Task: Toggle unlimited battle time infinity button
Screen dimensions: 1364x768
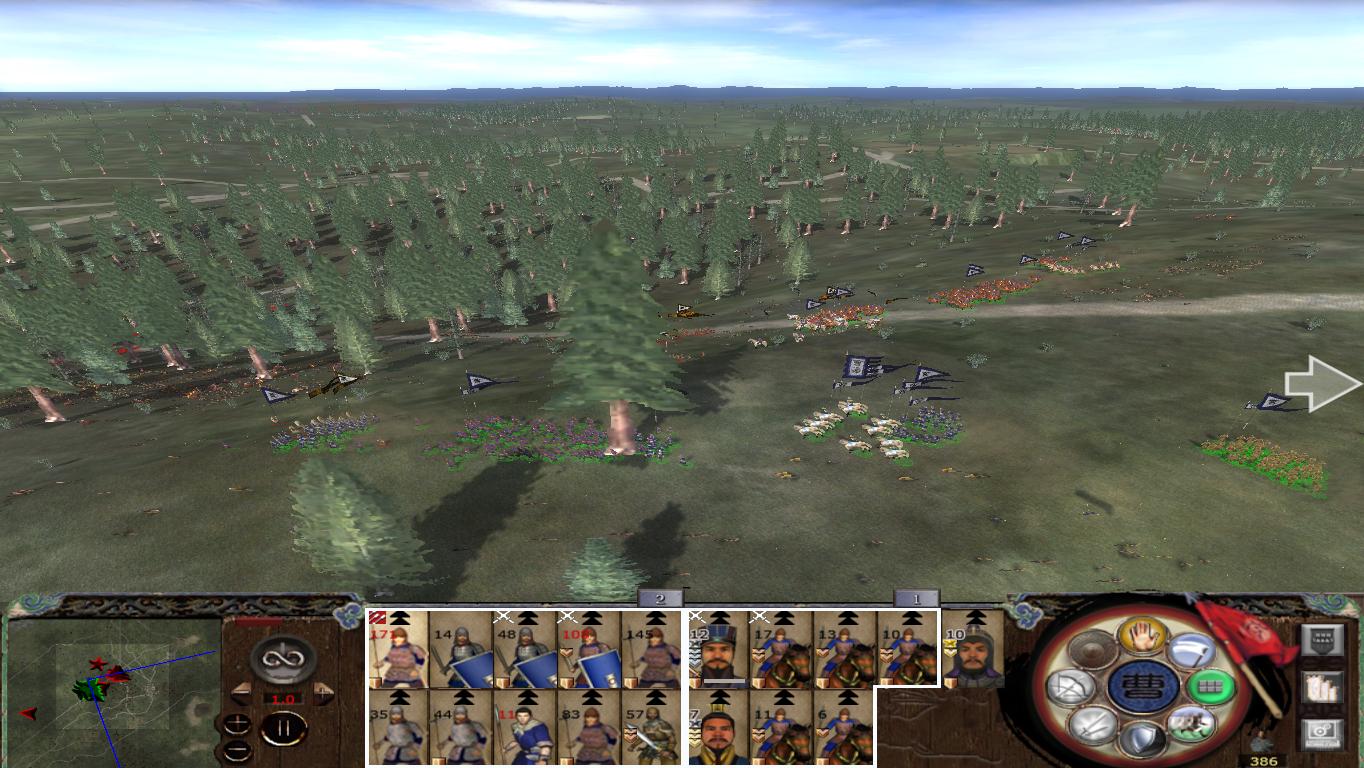Action: point(283,657)
